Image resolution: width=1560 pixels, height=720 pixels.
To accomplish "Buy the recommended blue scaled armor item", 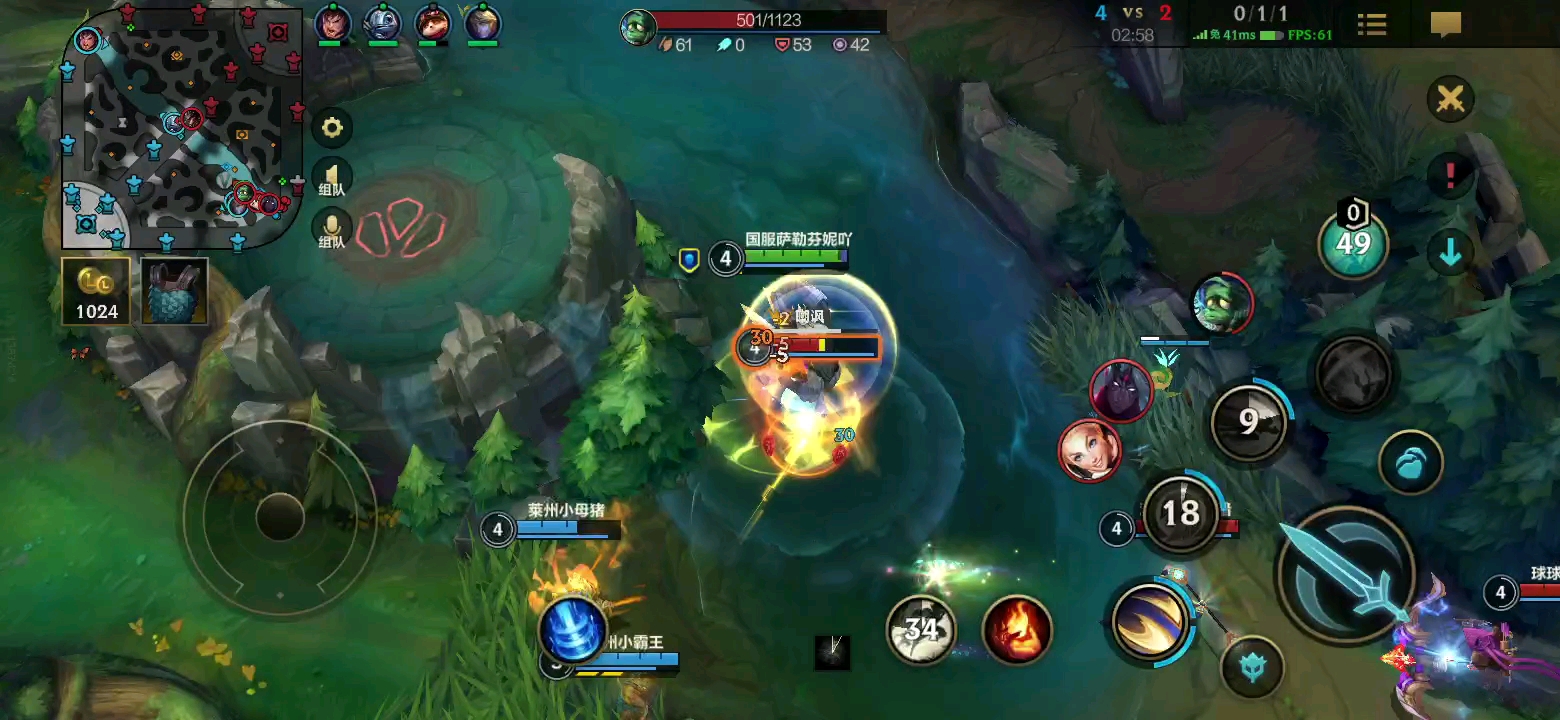I will pyautogui.click(x=174, y=292).
